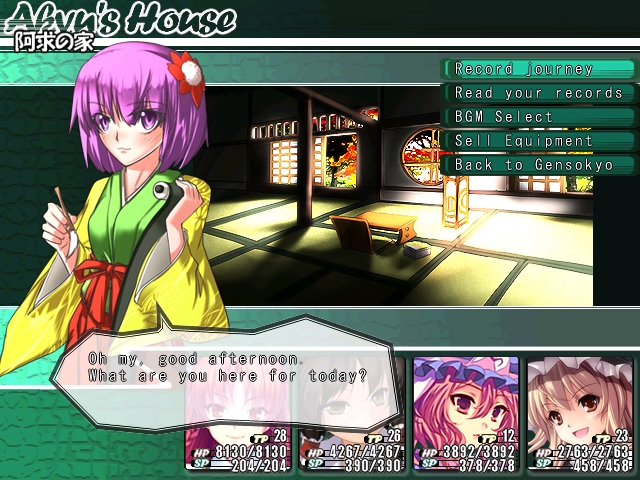Select the Record journey option
Image resolution: width=640 pixels, height=480 pixels.
(x=538, y=69)
